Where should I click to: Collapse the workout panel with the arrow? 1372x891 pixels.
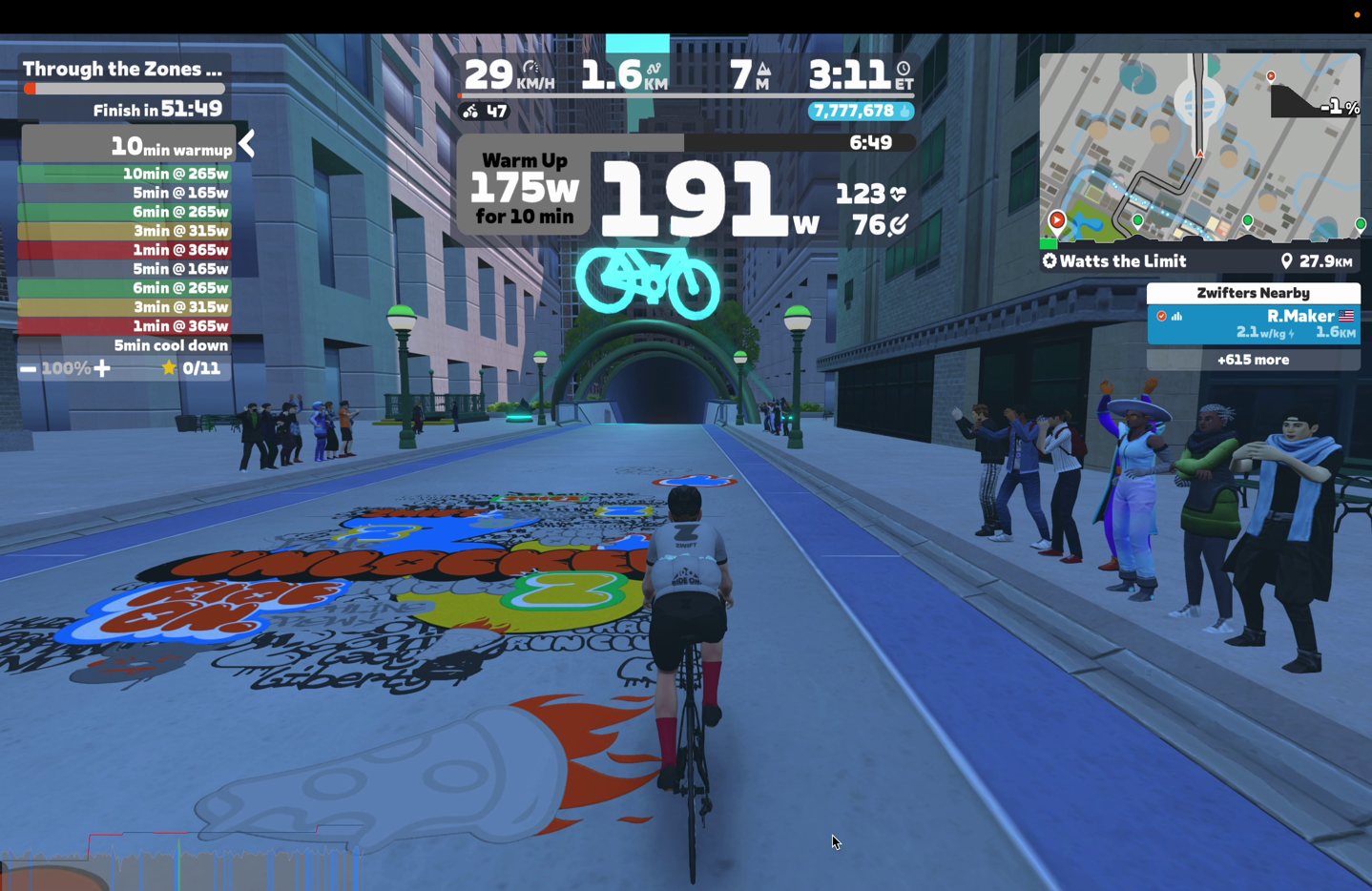tap(247, 144)
